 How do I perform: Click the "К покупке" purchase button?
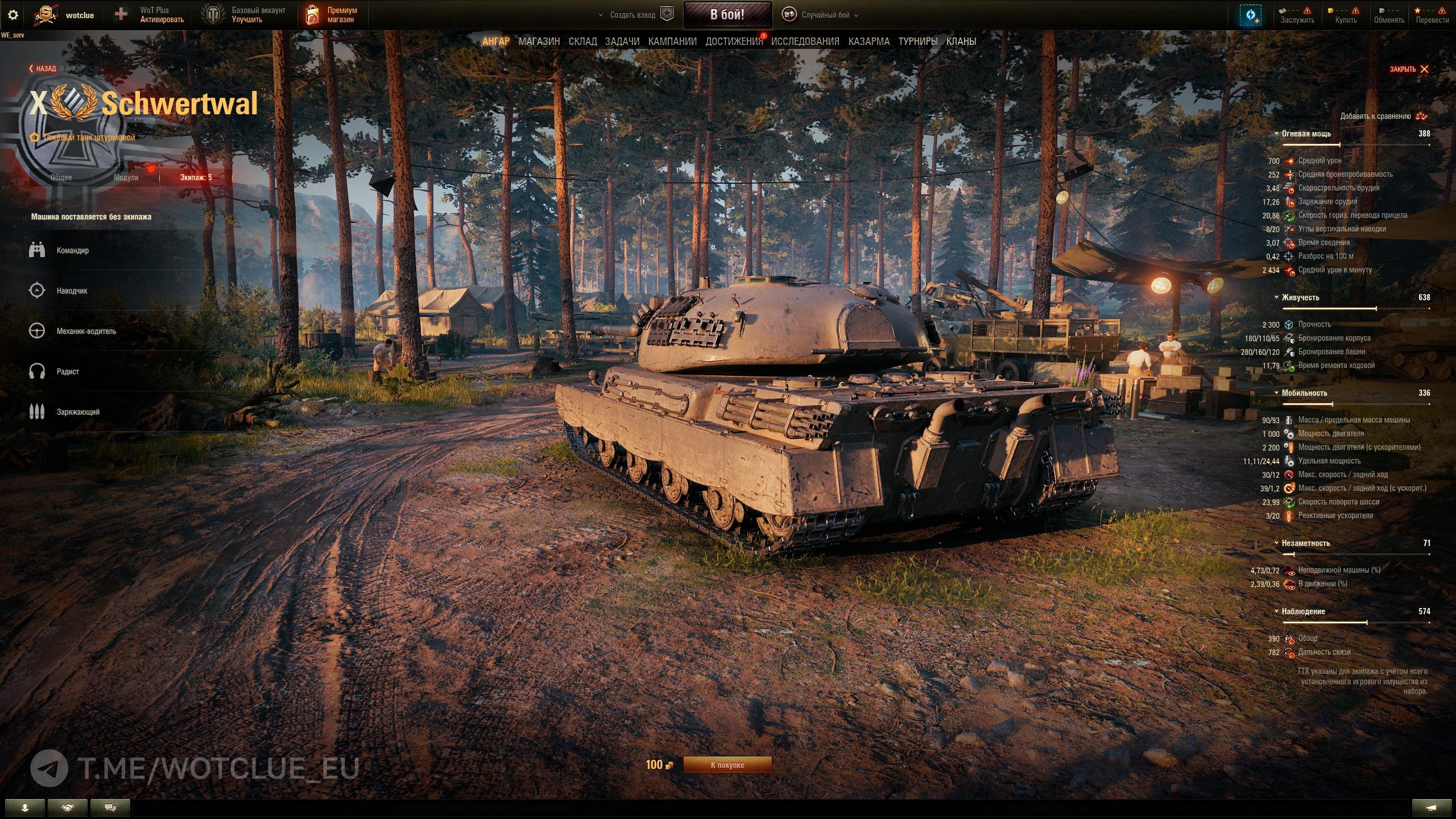click(727, 765)
